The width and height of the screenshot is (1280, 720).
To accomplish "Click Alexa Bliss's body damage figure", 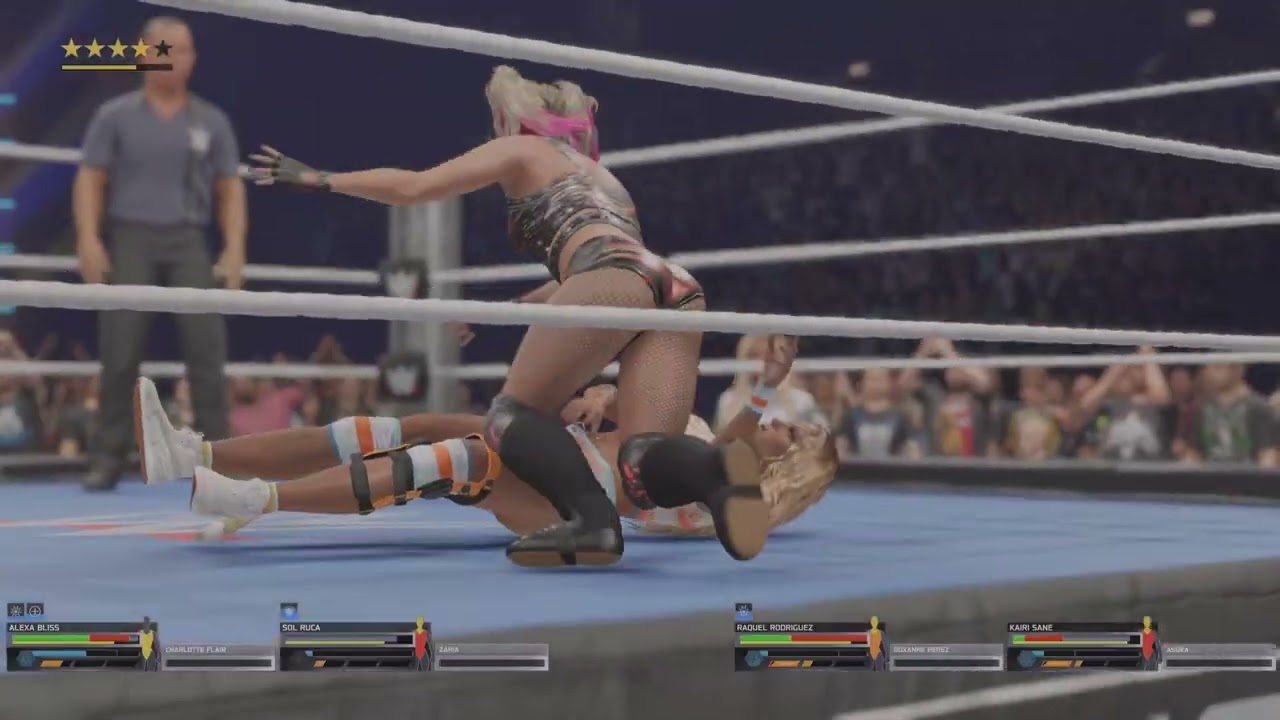I will [147, 641].
